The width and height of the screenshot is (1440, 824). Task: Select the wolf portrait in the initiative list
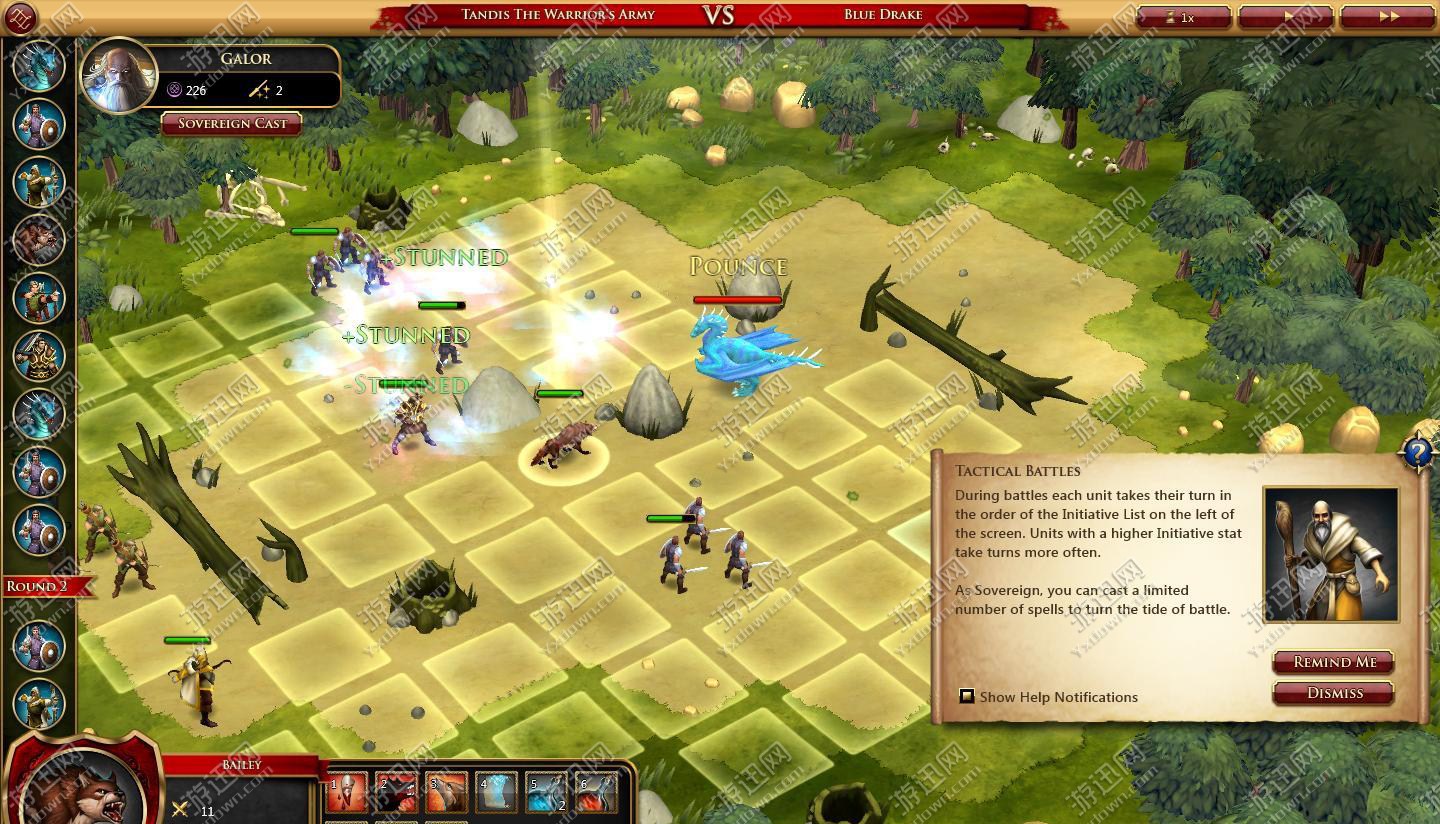(x=40, y=240)
